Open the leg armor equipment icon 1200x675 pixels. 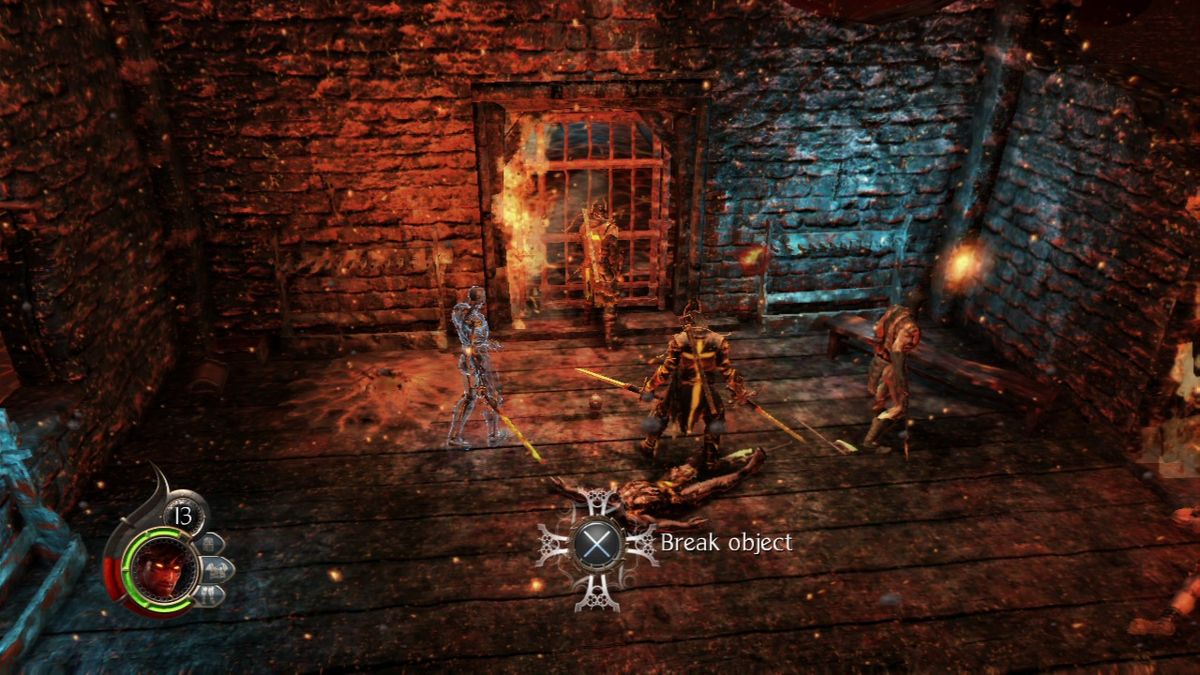(x=212, y=594)
